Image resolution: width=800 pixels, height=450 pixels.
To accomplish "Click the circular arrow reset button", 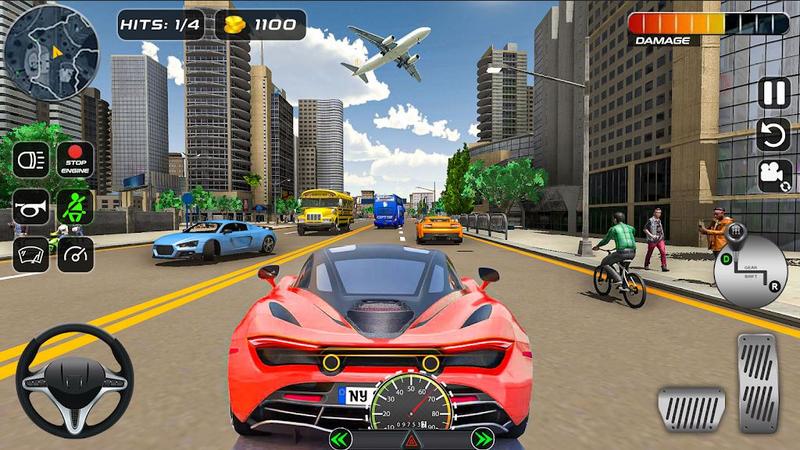I will [773, 134].
